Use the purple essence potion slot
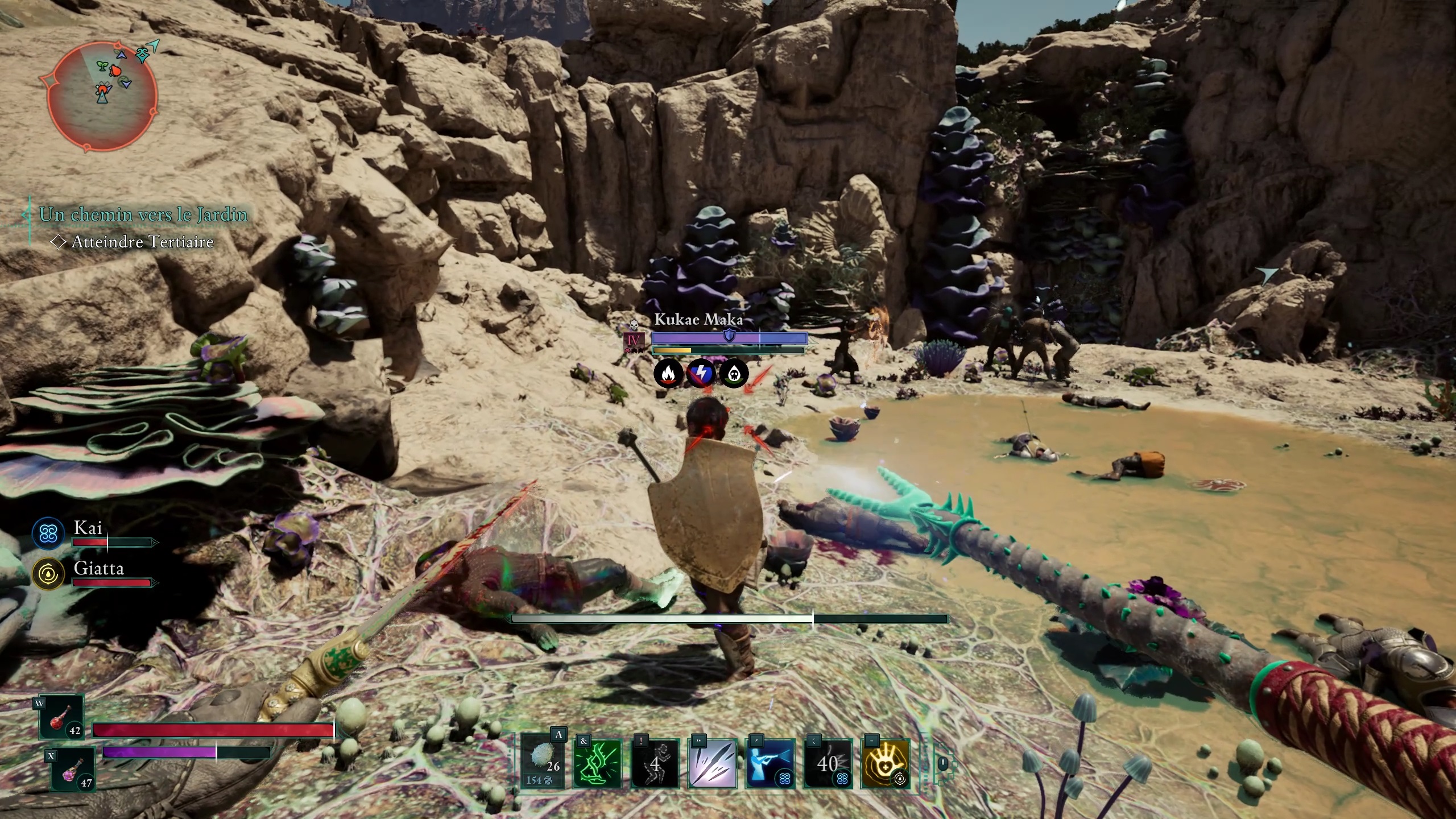 [x=73, y=770]
